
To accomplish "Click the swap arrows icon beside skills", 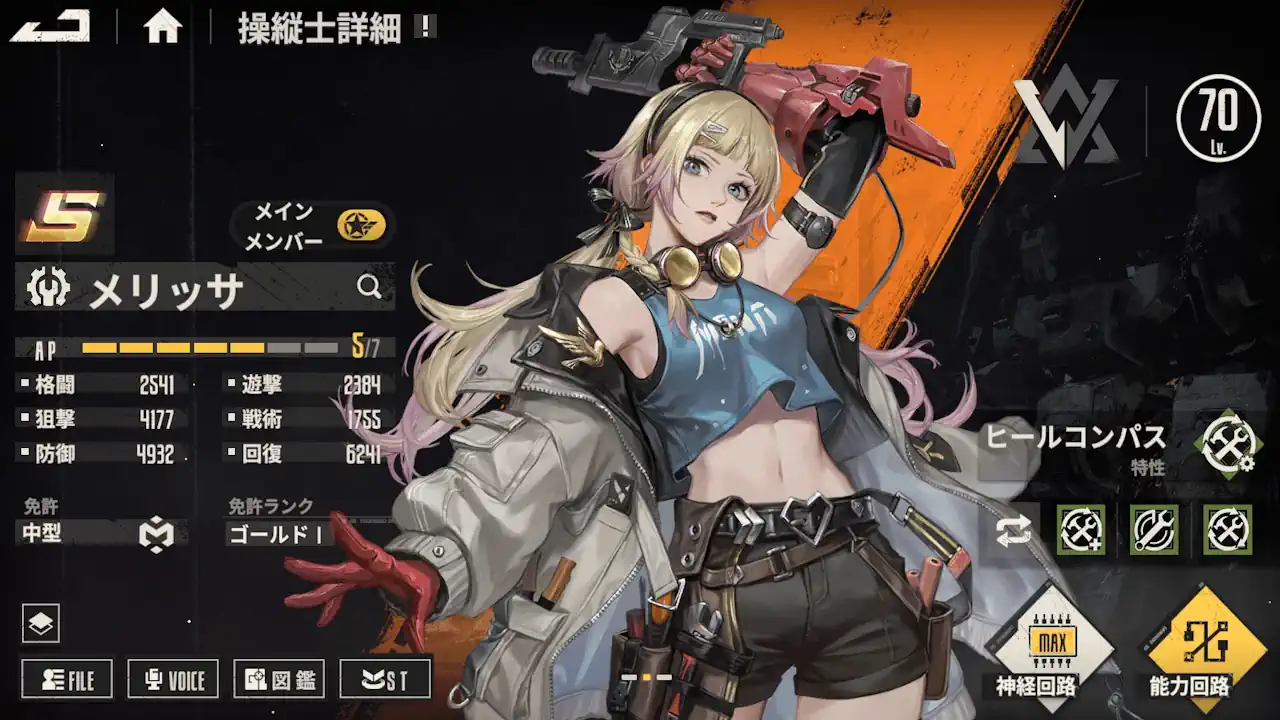I will coord(1014,531).
